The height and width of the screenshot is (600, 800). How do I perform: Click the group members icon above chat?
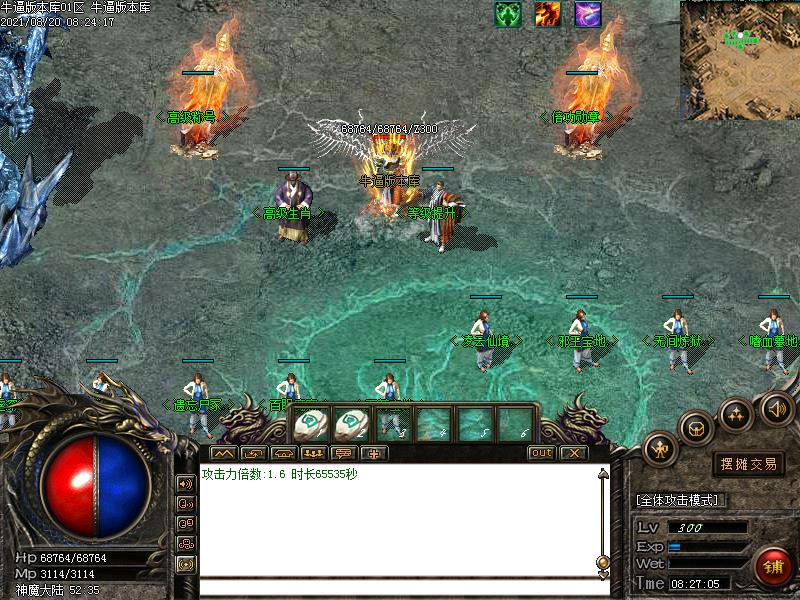click(x=312, y=453)
